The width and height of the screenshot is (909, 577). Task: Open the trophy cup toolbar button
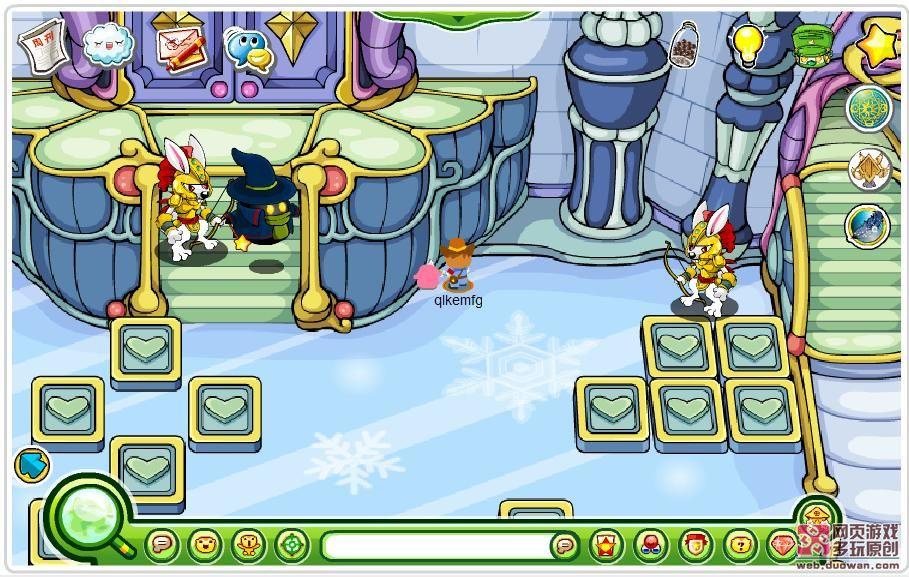click(247, 546)
